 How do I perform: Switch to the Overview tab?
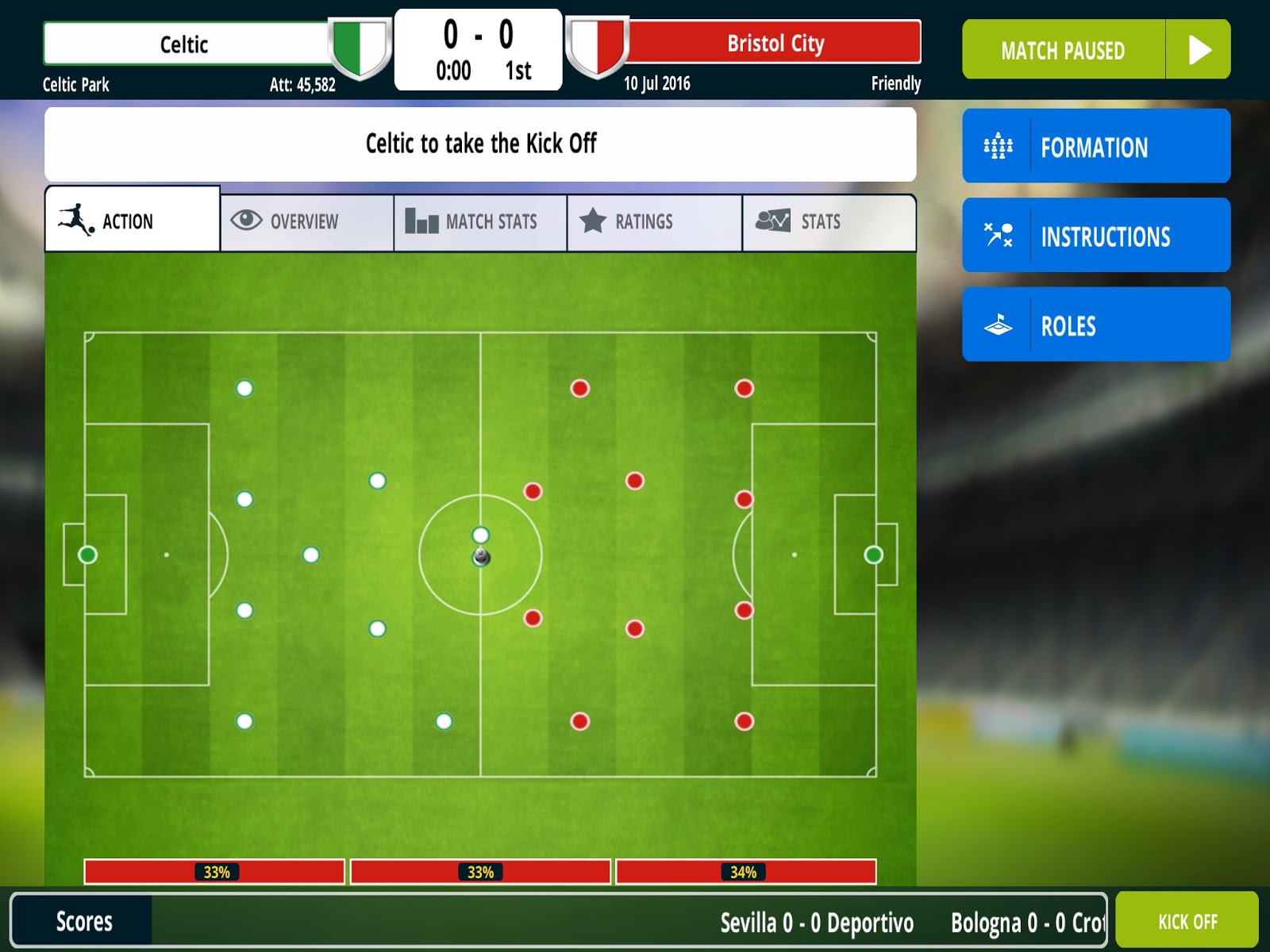click(x=306, y=222)
